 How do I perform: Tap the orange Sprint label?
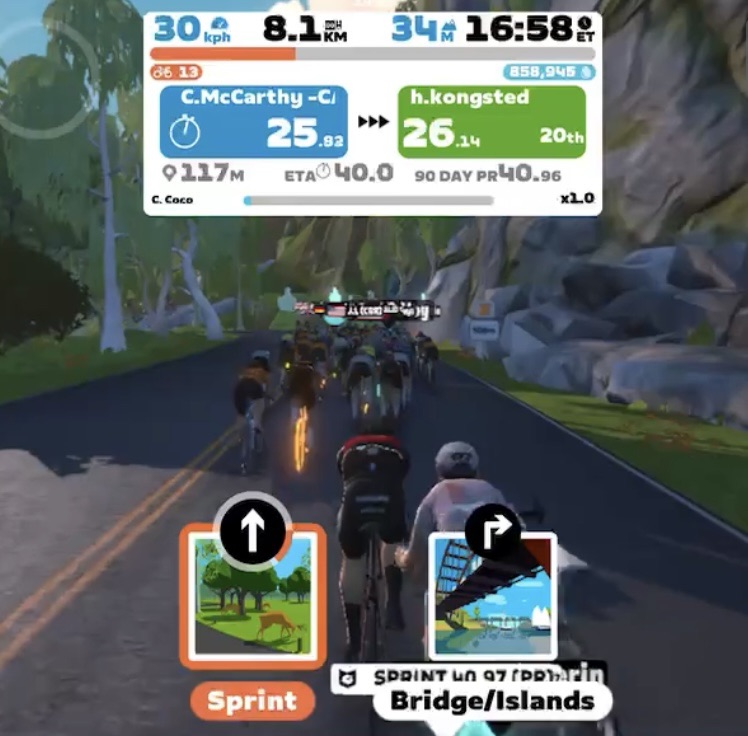[x=252, y=701]
